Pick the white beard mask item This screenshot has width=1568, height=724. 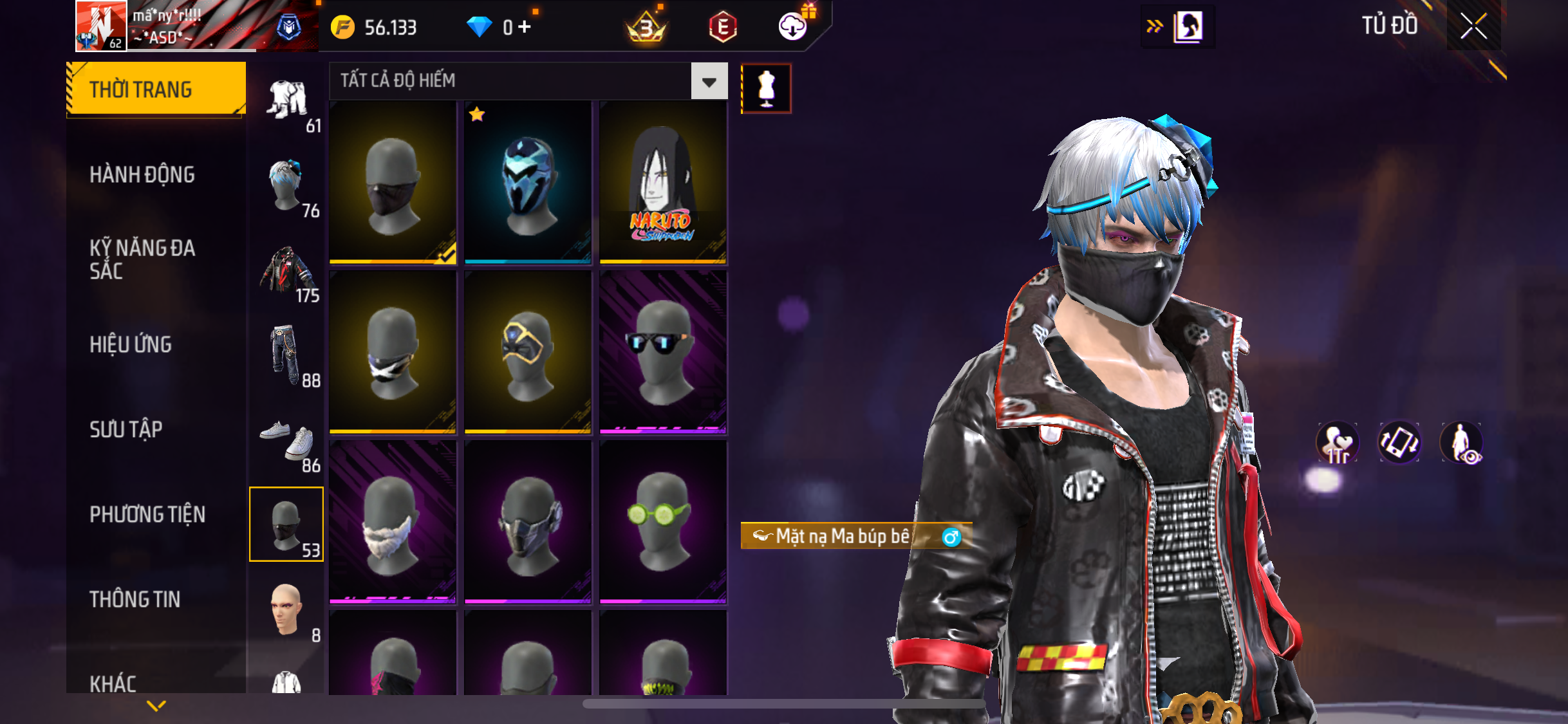coord(393,521)
